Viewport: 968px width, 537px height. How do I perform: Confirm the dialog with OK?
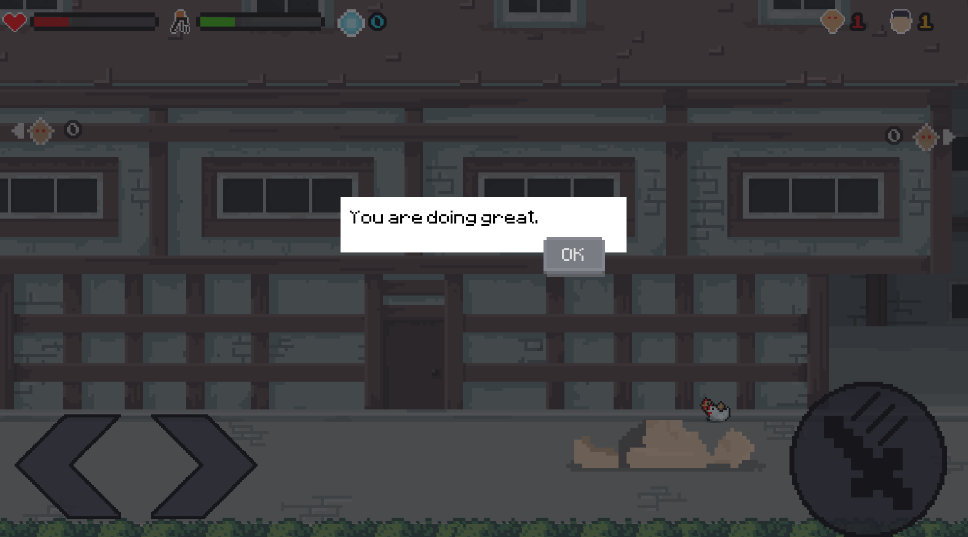573,255
